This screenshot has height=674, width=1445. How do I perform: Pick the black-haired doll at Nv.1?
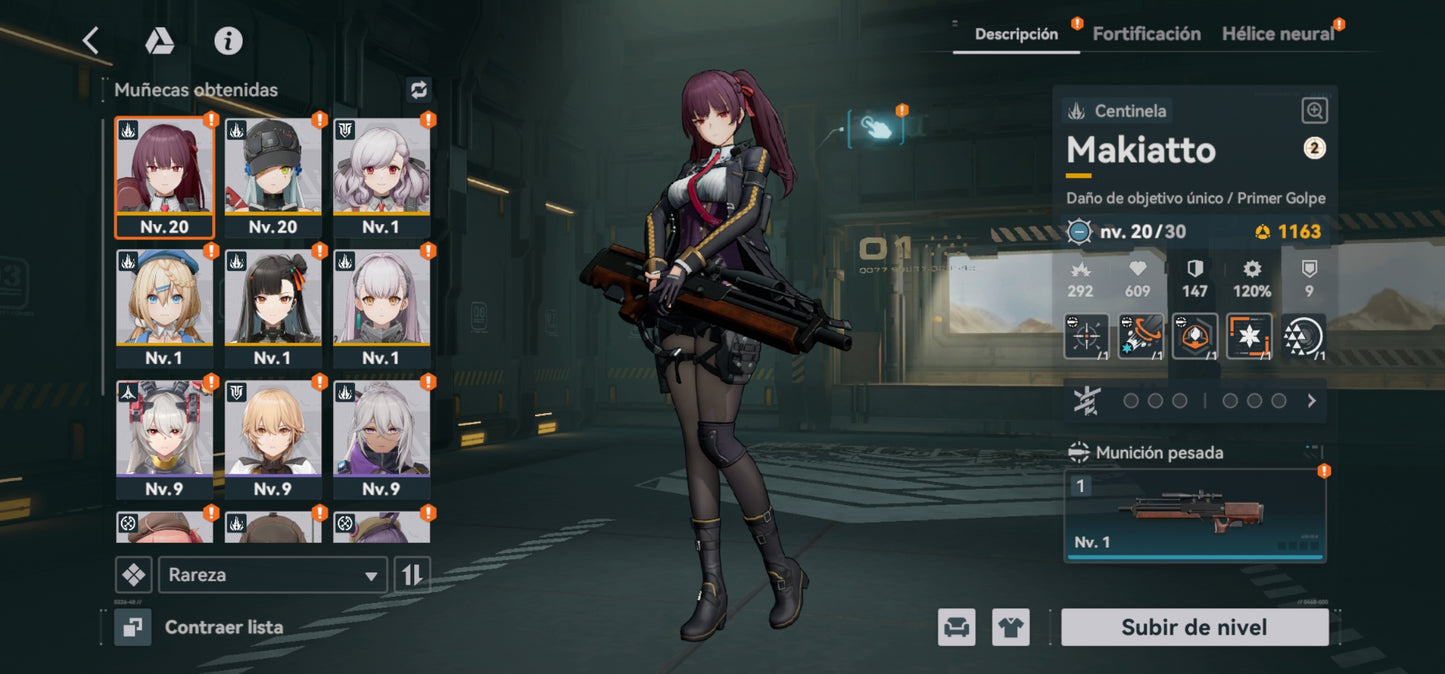point(273,308)
